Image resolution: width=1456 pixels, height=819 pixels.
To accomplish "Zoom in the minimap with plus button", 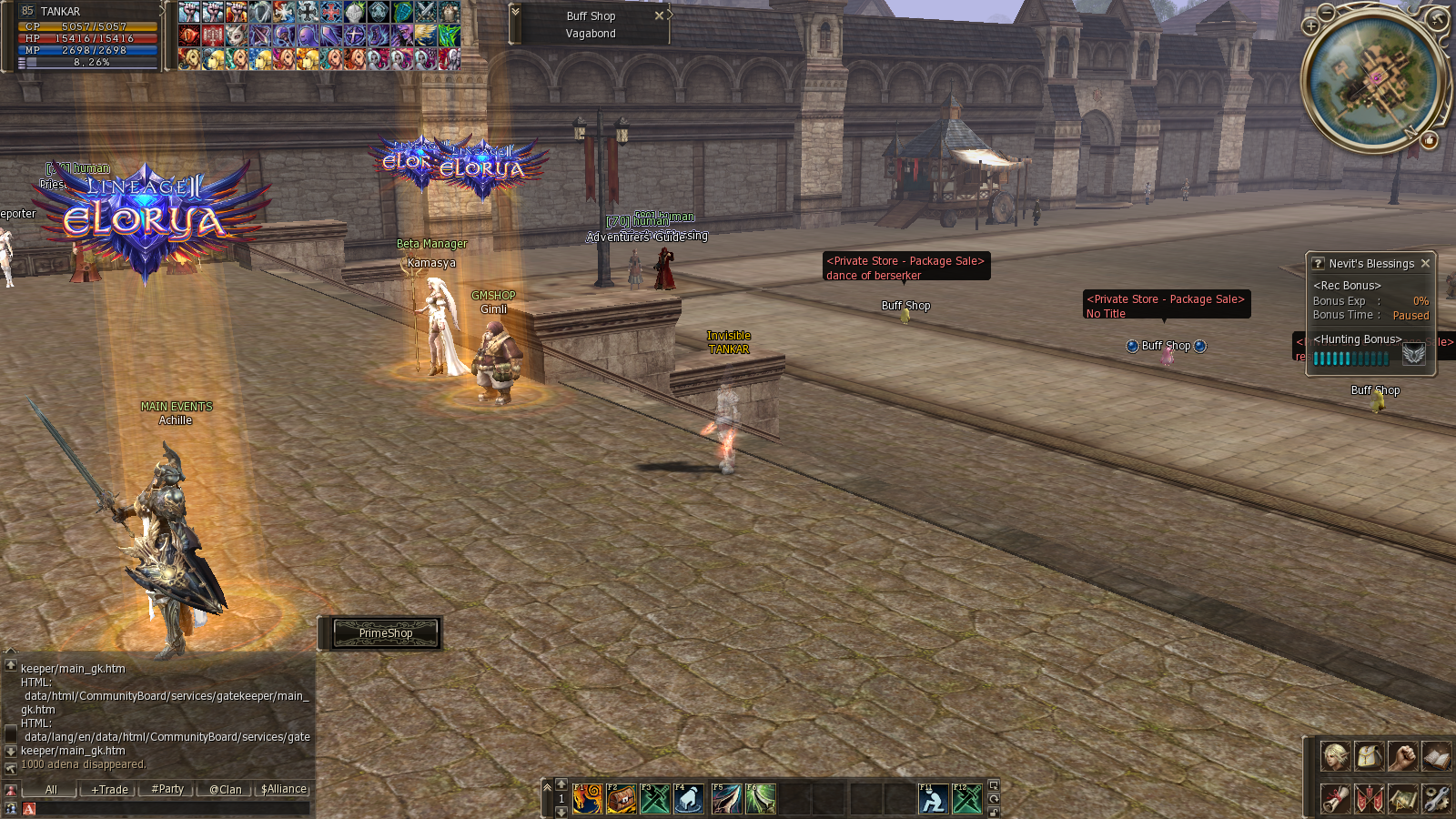I will 1310,26.
